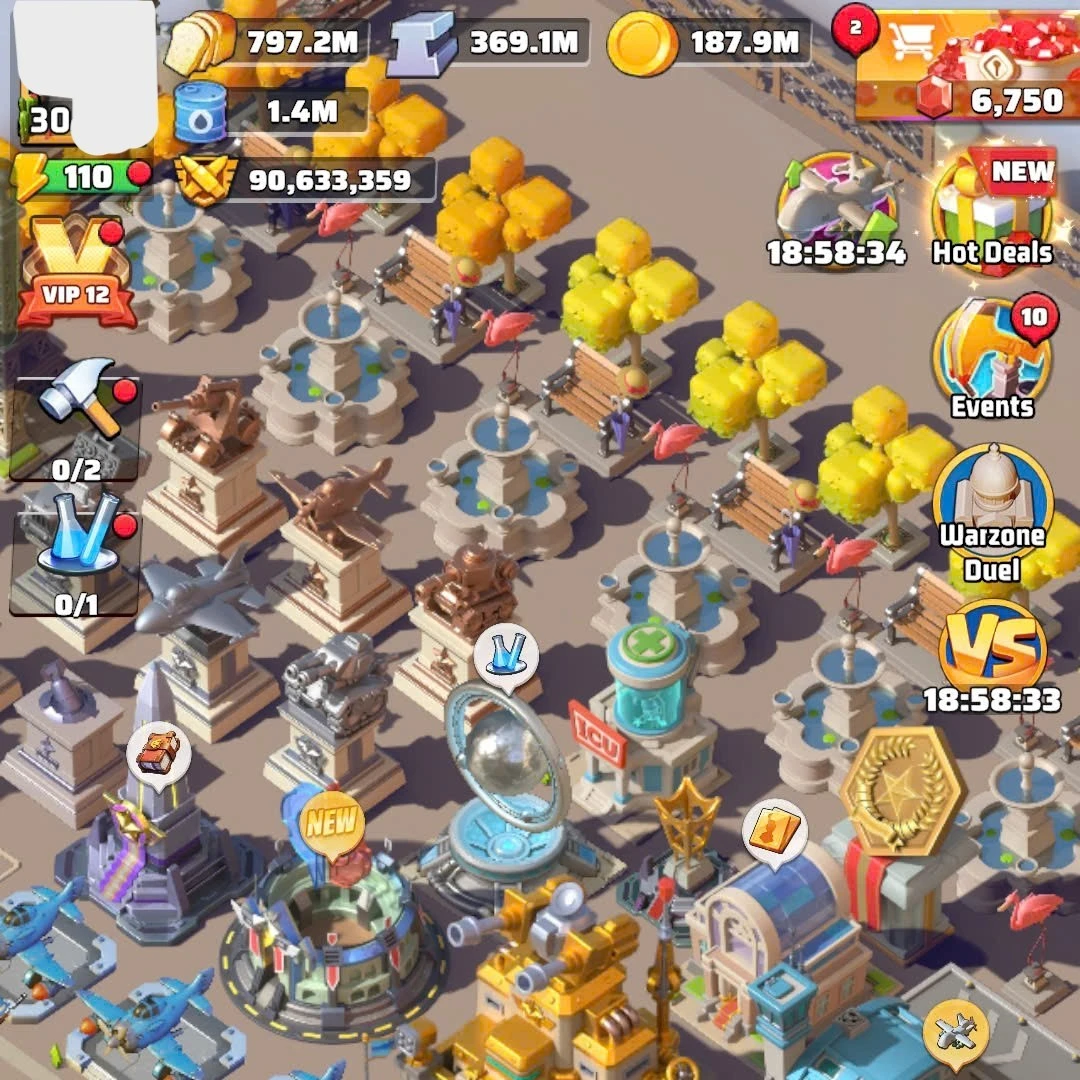Tap the cards bubble above the building

[775, 832]
